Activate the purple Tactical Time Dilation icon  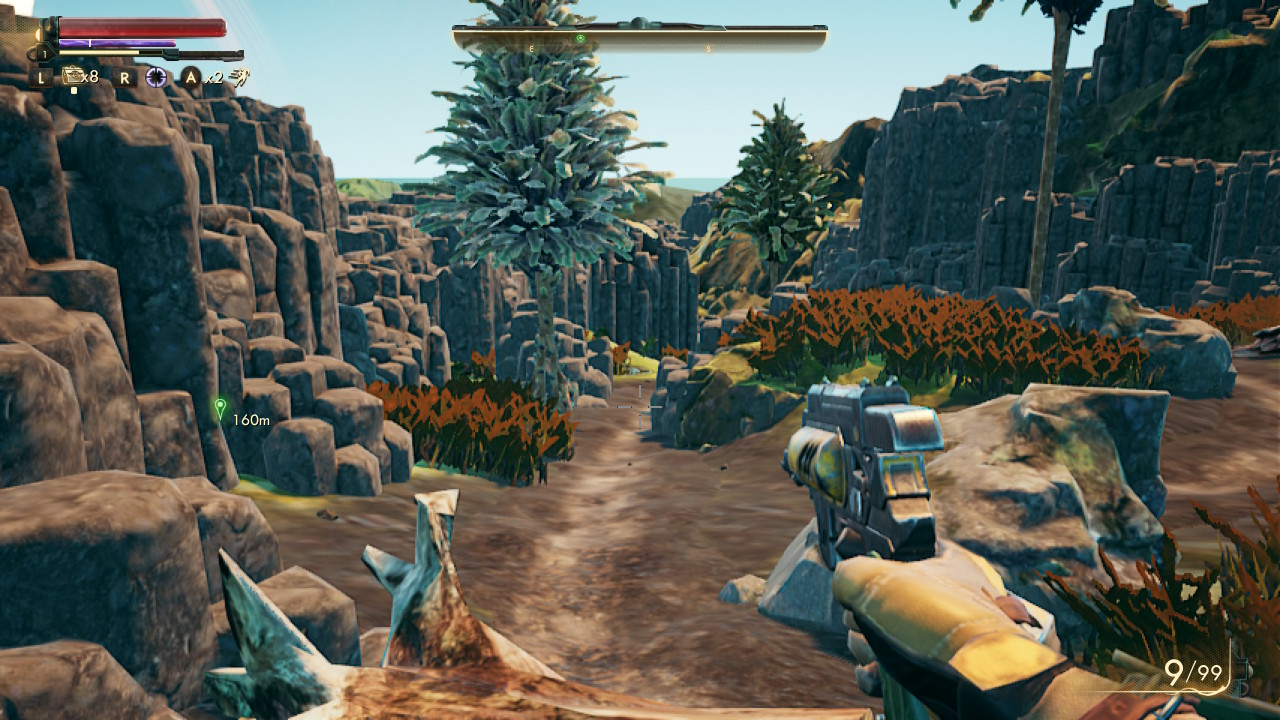coord(156,77)
